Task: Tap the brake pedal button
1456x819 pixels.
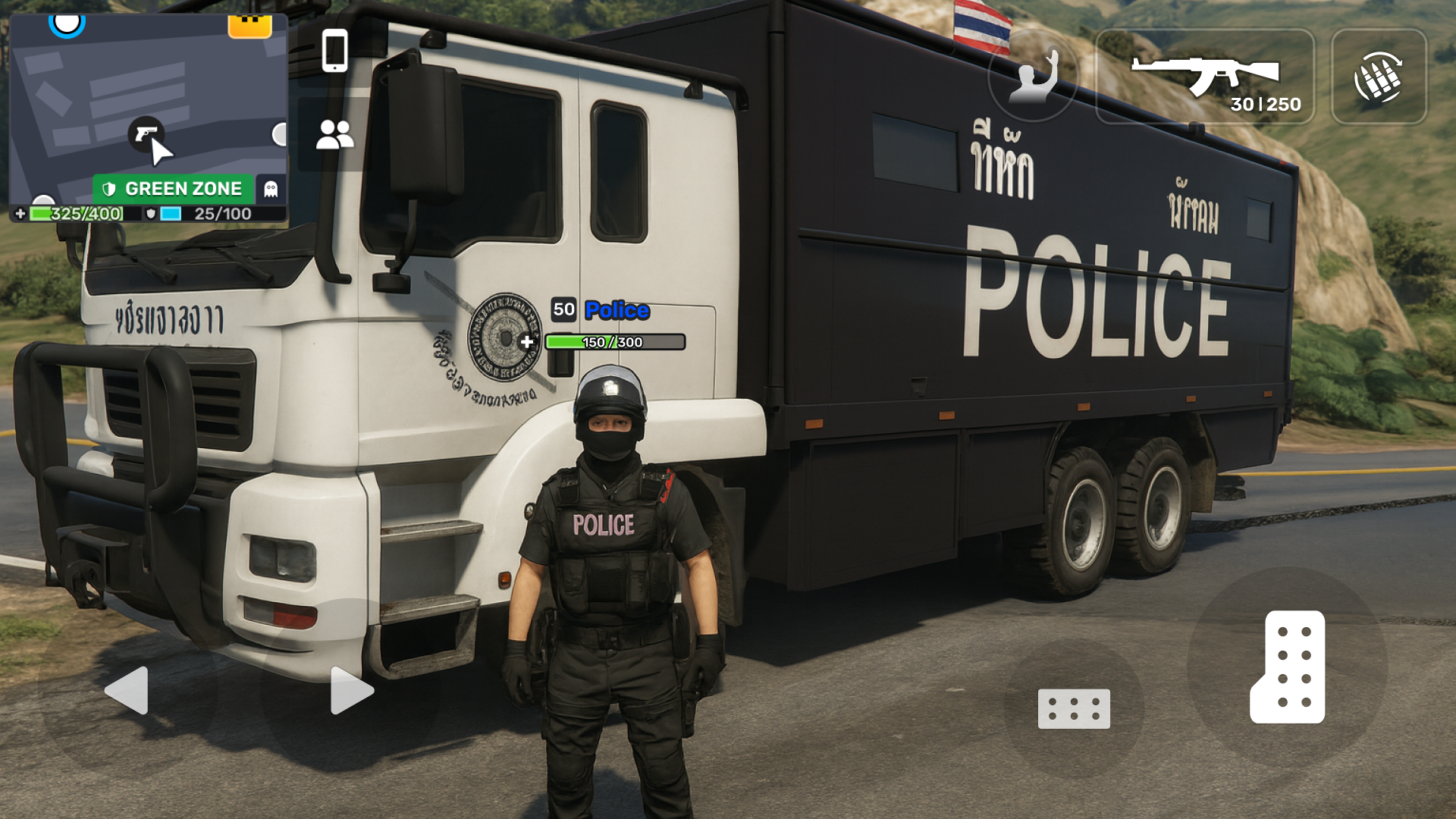Action: click(1074, 708)
